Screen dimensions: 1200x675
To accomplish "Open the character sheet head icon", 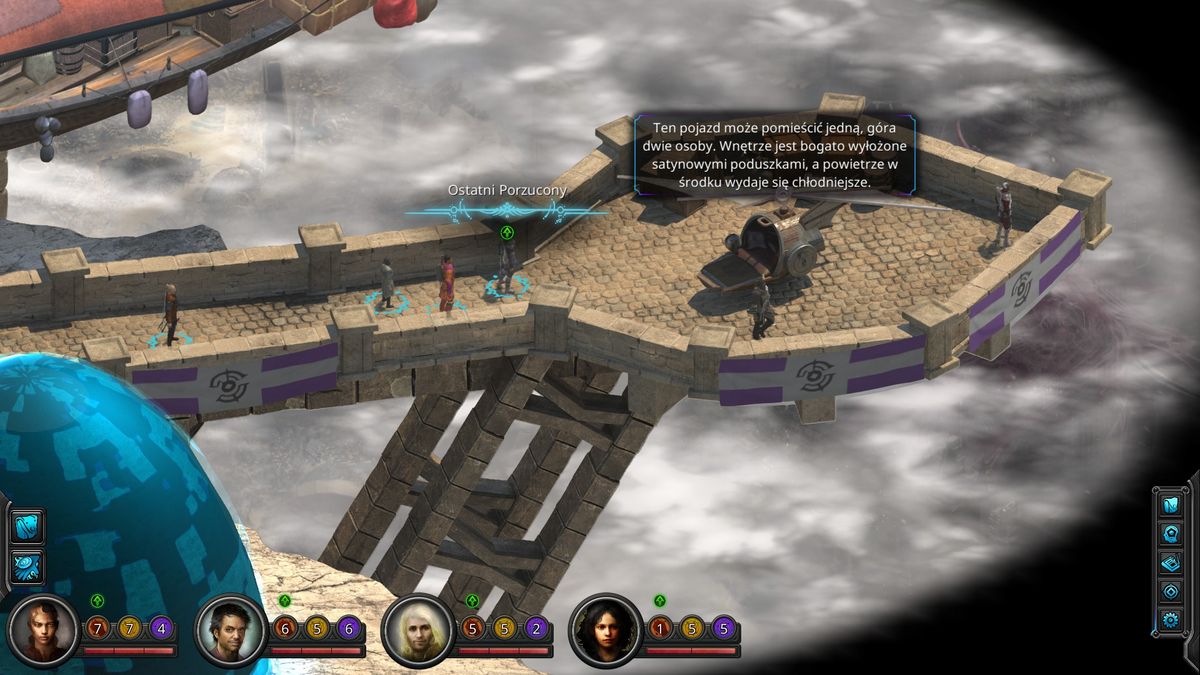I will [1171, 533].
